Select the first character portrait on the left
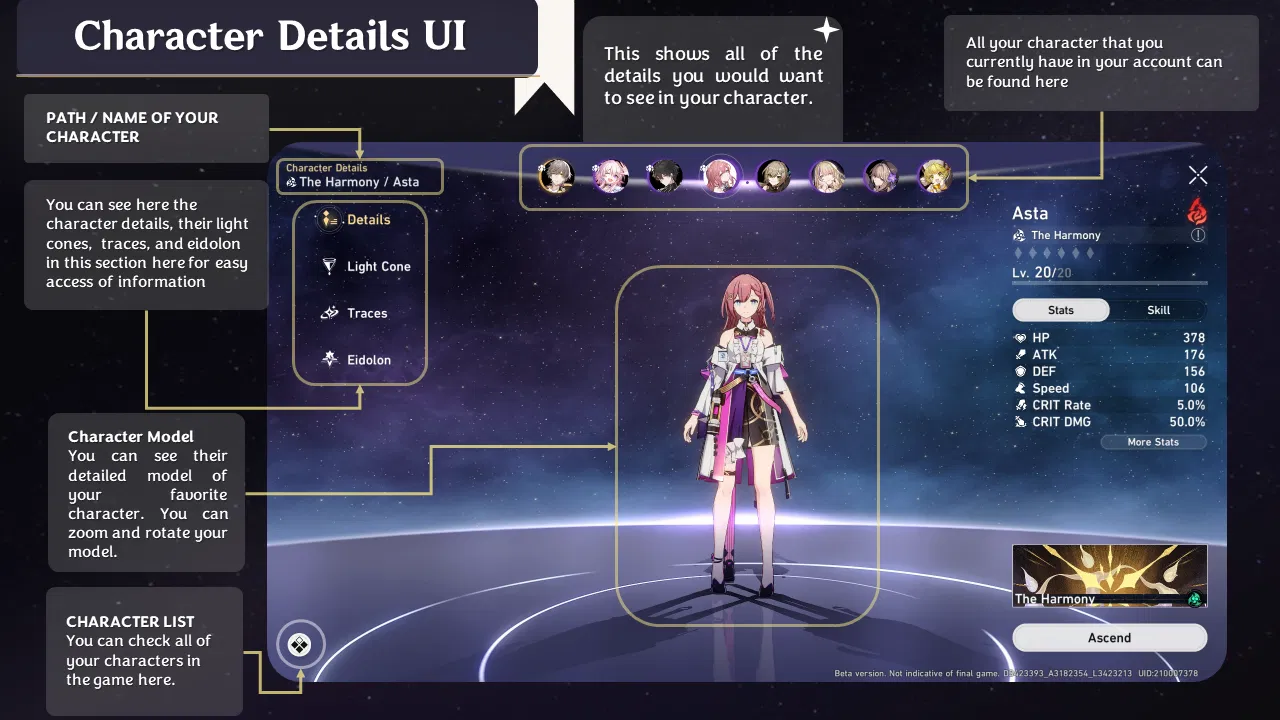The width and height of the screenshot is (1280, 720). click(x=558, y=176)
